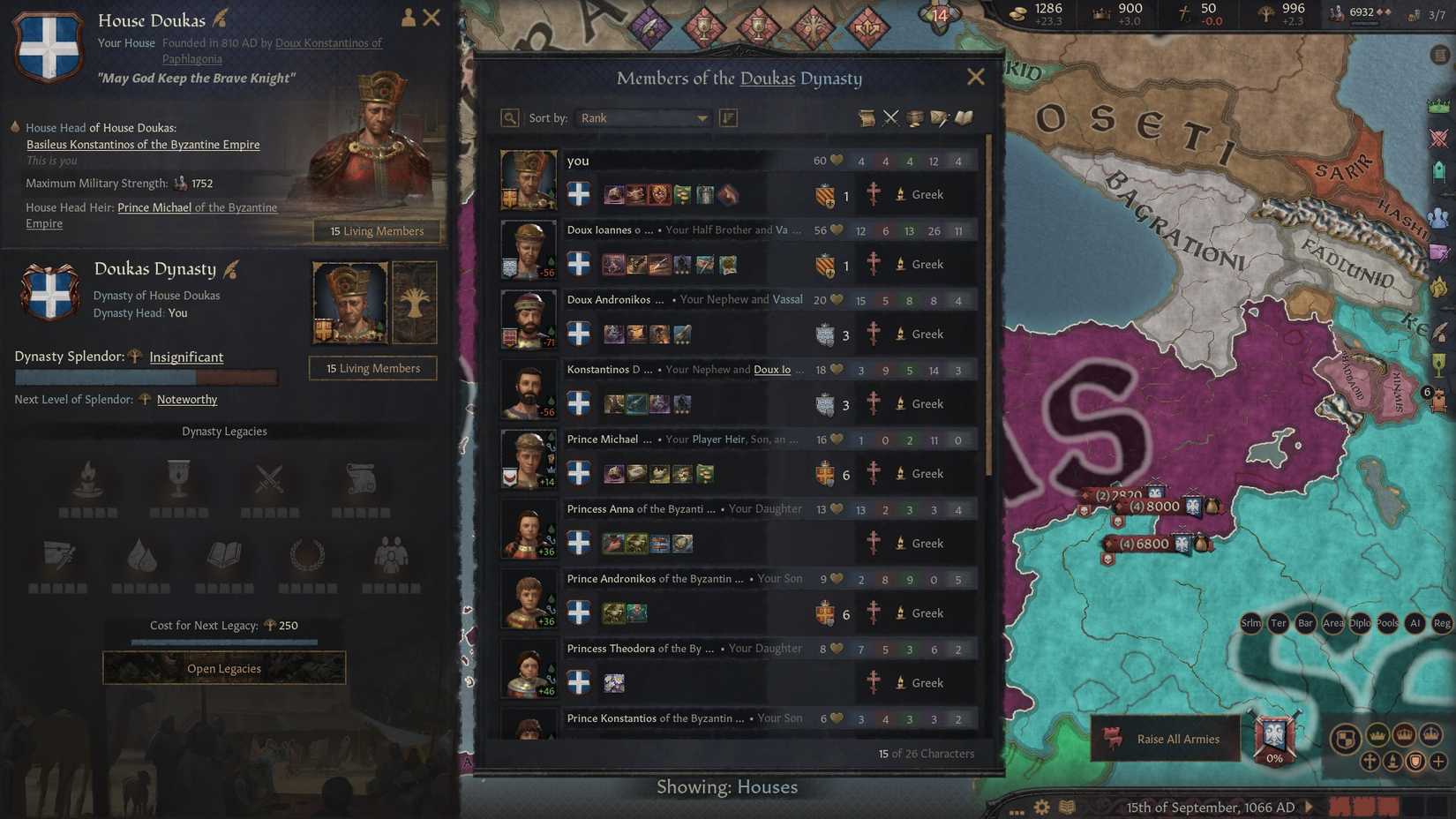
Task: Clear filters with the X icon near the sort bar
Action: click(891, 117)
